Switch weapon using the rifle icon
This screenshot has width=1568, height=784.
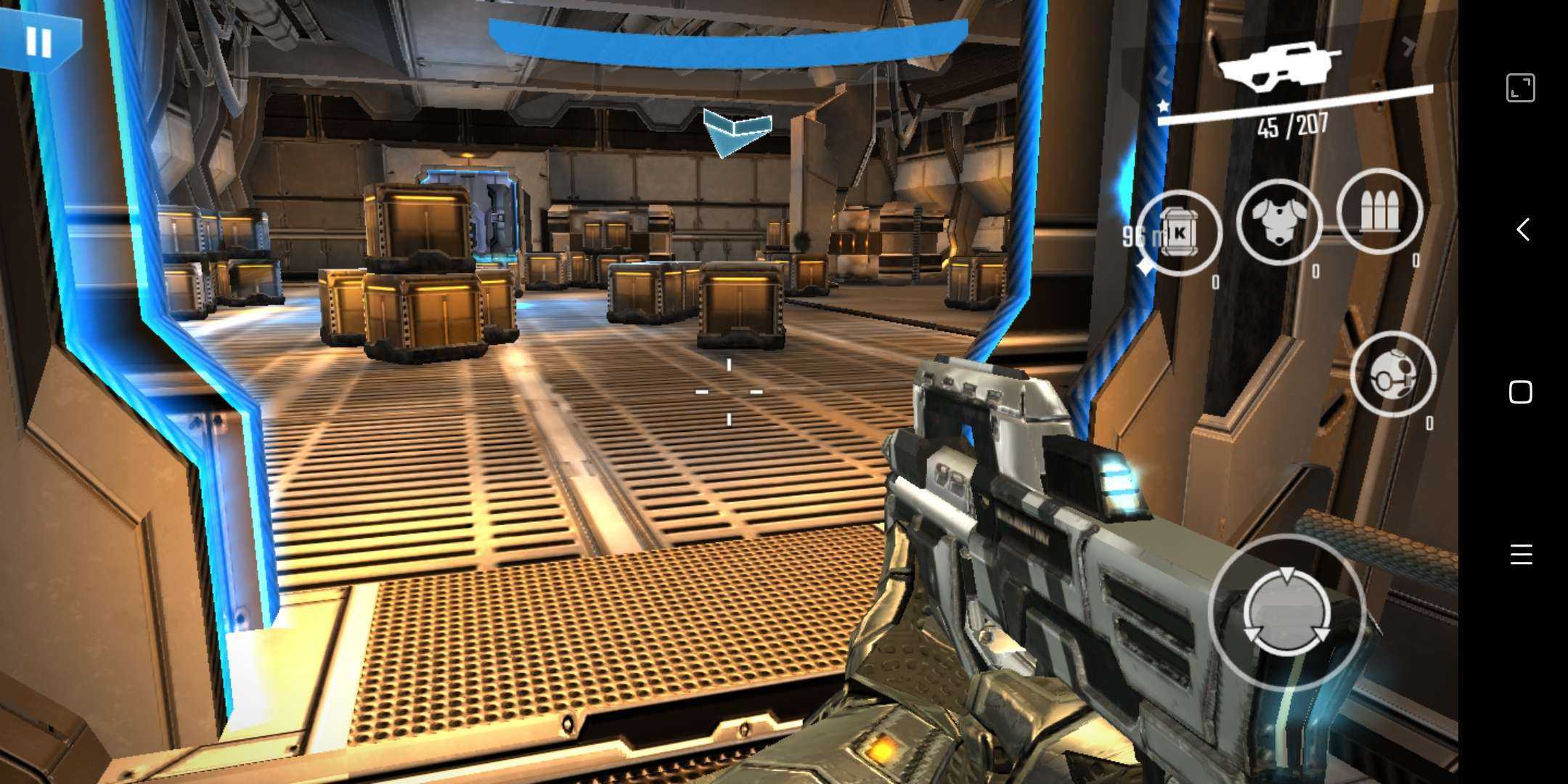[x=1280, y=67]
